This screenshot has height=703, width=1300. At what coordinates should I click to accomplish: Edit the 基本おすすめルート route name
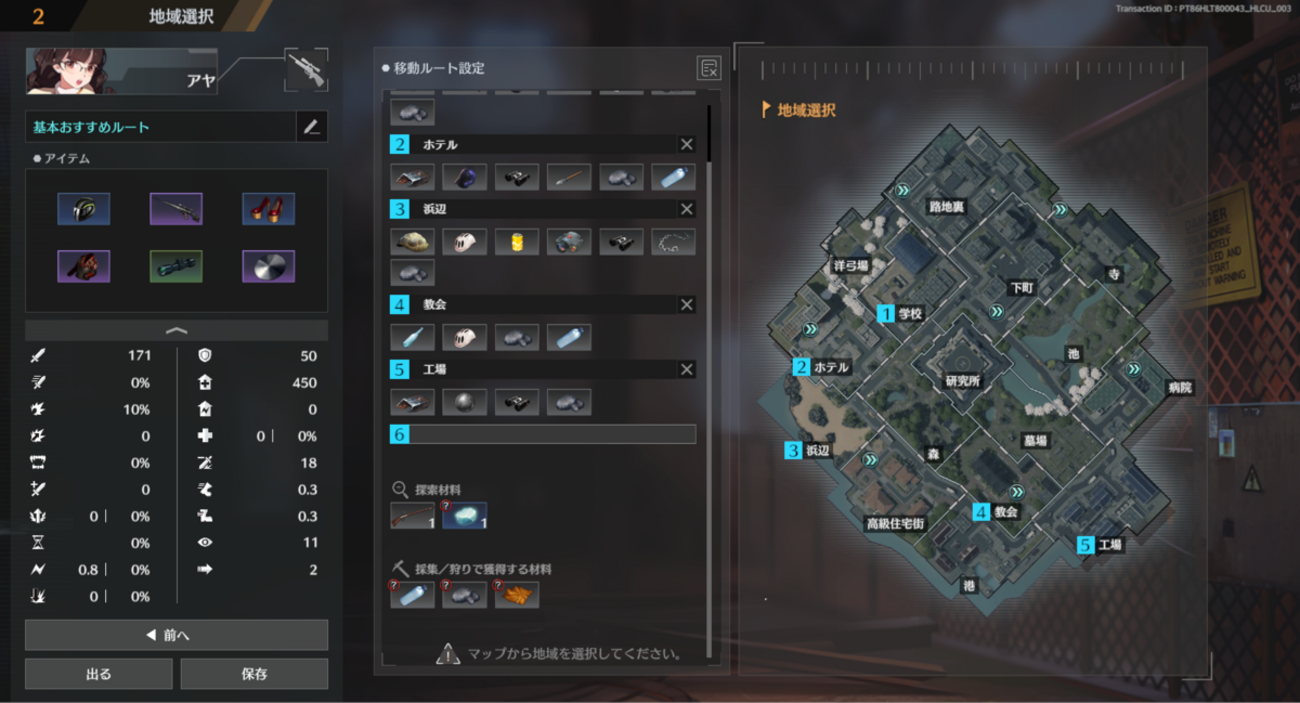pos(312,127)
